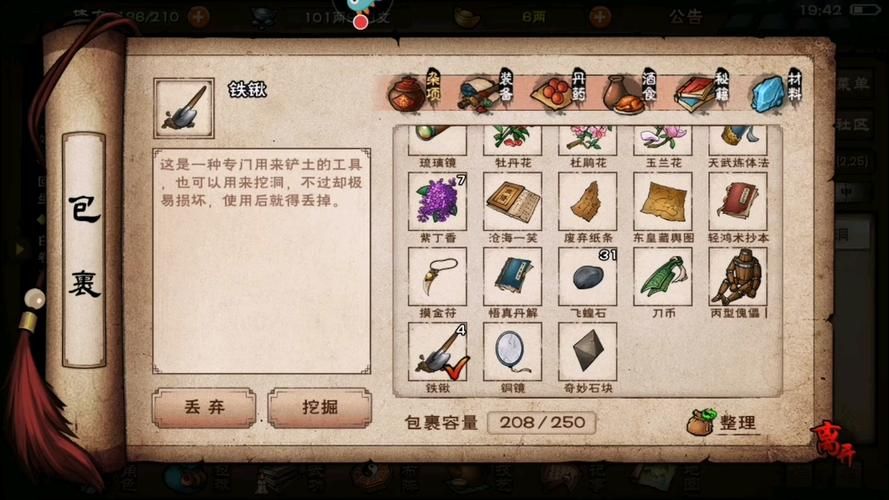Open the 装备 equipment tab
Screen dimensions: 889x500
coord(485,93)
